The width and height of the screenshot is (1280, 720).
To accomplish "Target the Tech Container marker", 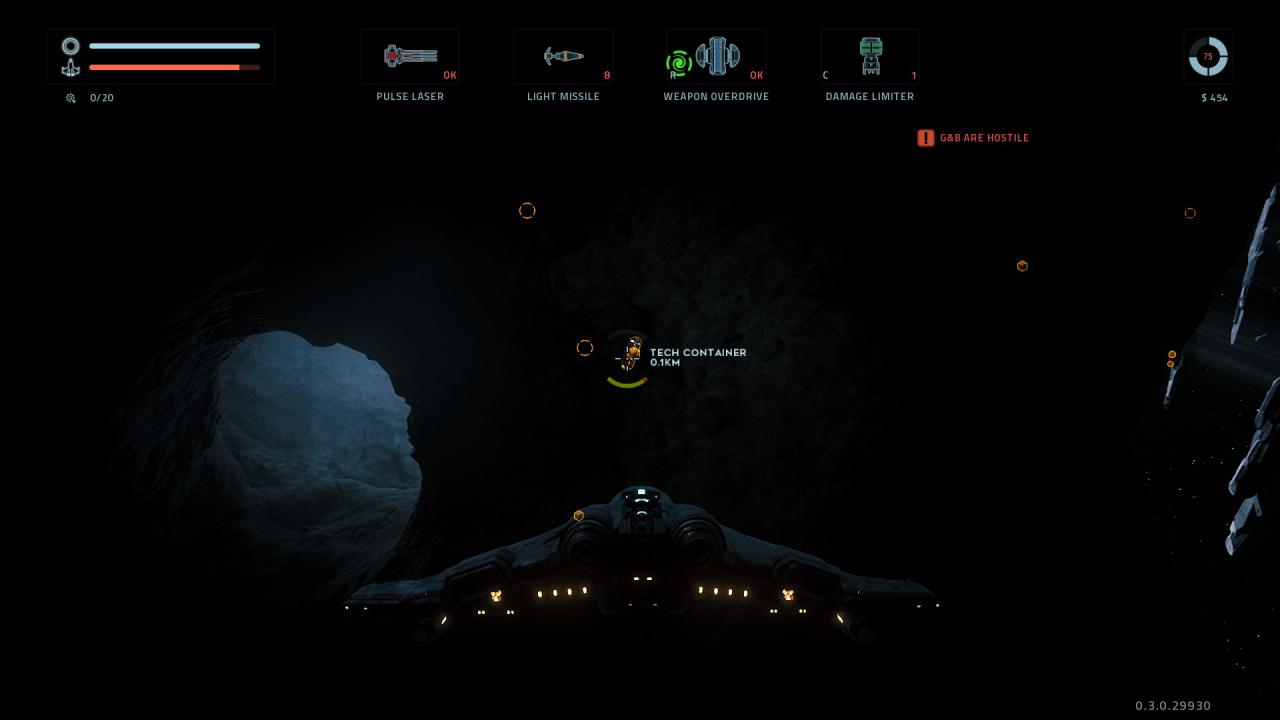I will point(630,355).
